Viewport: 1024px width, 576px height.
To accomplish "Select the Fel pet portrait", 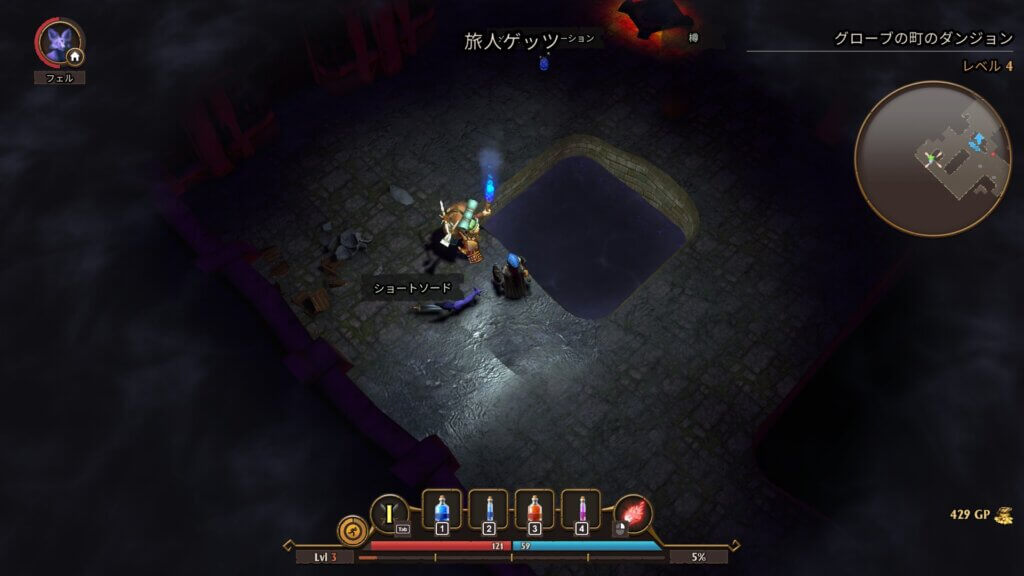I will click(x=57, y=42).
